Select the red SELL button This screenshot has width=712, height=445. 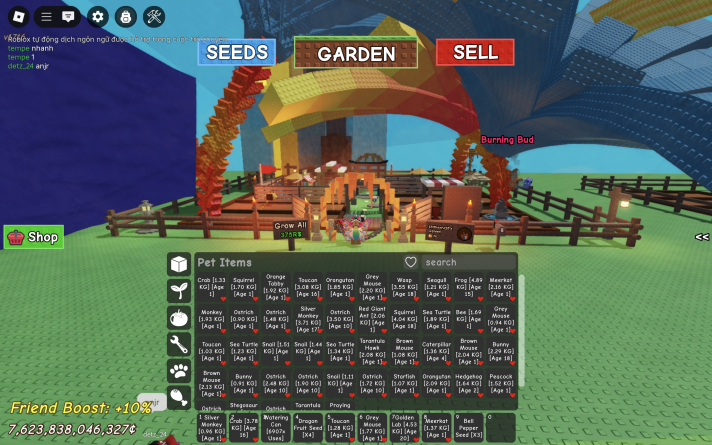475,52
